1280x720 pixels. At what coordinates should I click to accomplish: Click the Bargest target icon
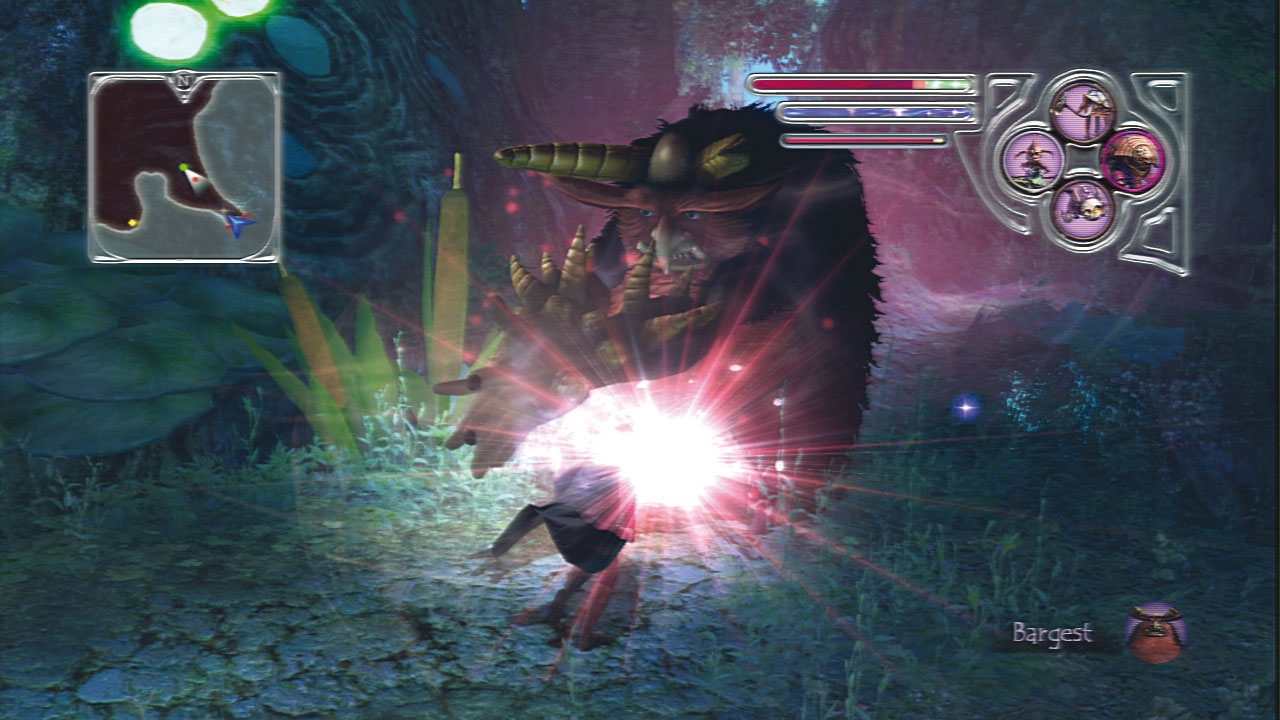click(1156, 633)
